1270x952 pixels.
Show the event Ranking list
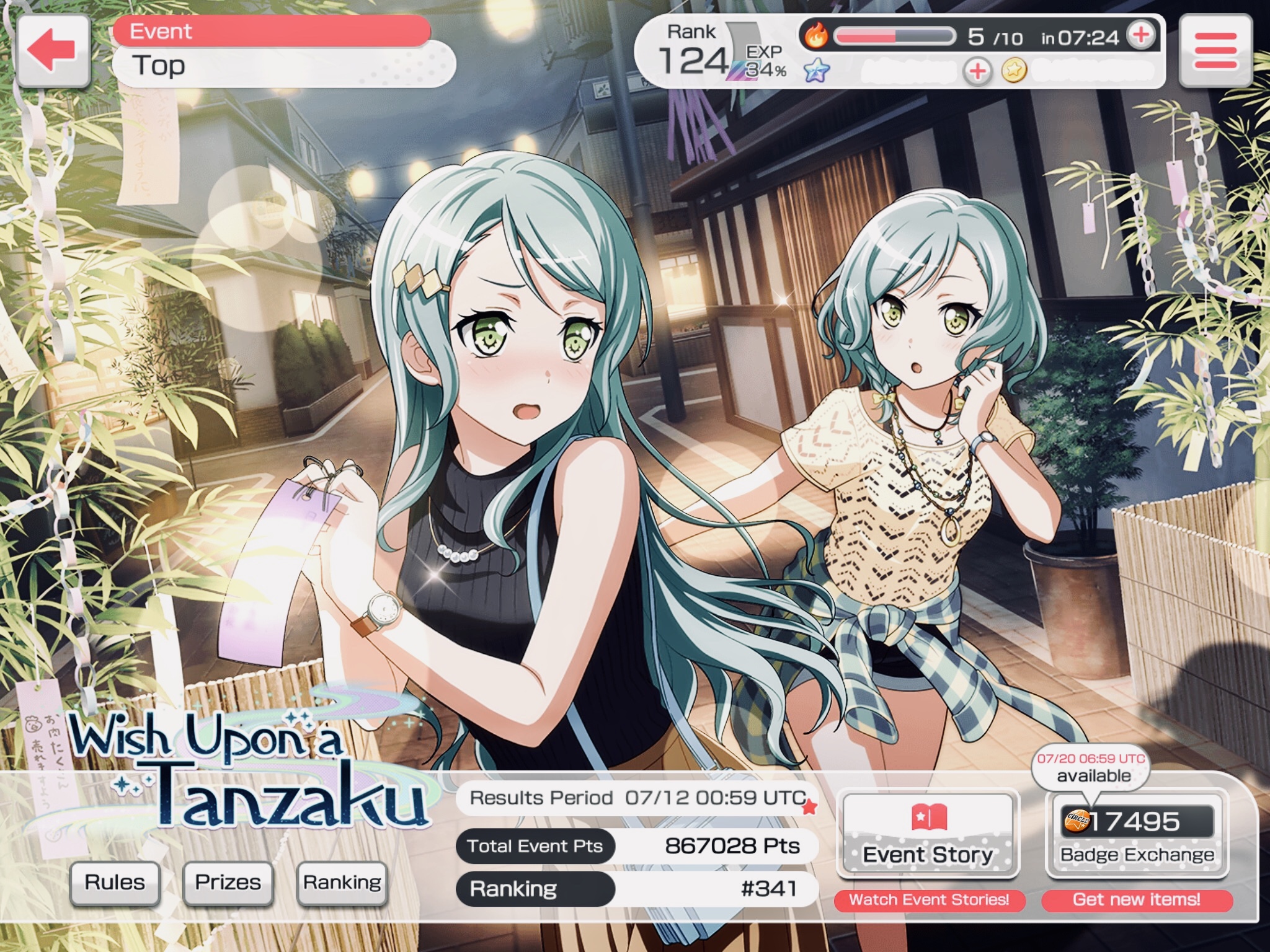pos(342,882)
